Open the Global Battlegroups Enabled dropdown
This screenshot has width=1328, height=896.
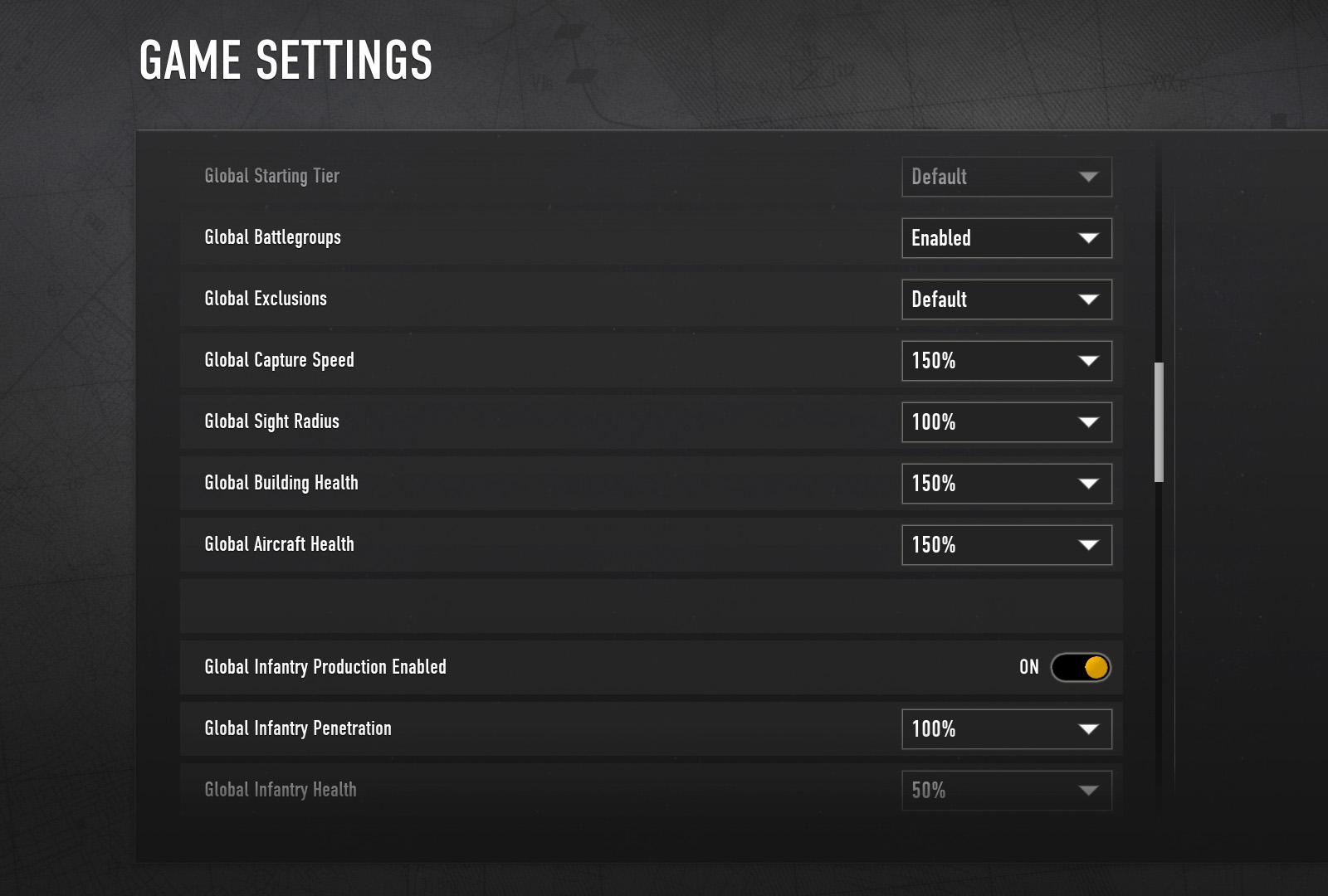pyautogui.click(x=1007, y=238)
